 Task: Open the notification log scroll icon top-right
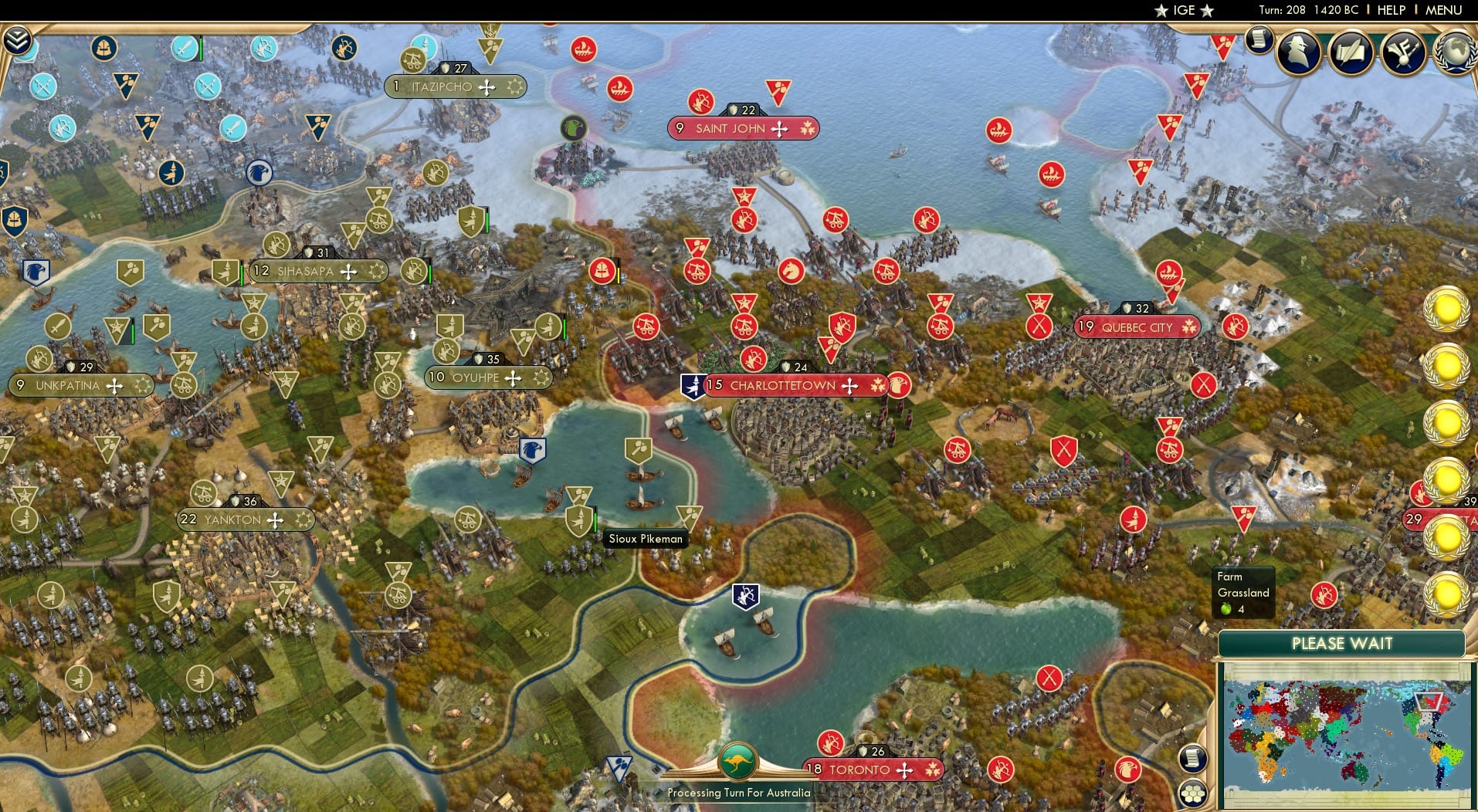click(1258, 40)
